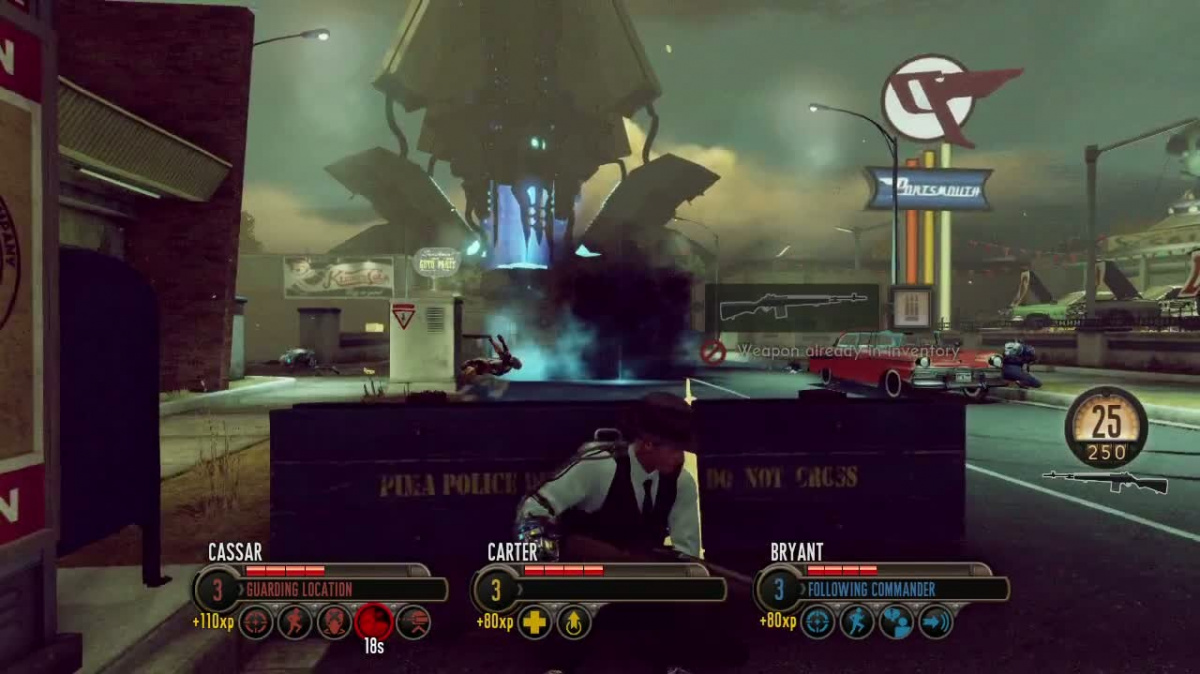The width and height of the screenshot is (1200, 674).
Task: Click Cassar's cooldown ability showing 18s
Action: click(373, 622)
